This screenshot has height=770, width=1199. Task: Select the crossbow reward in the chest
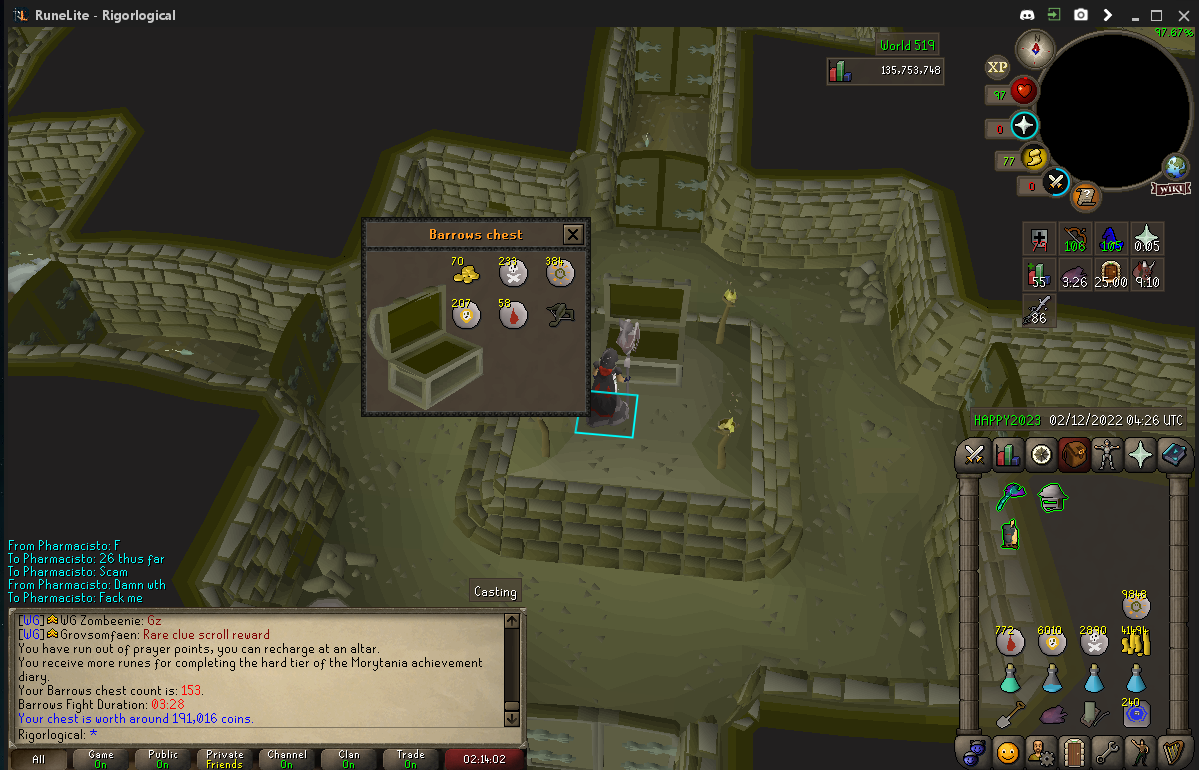558,315
